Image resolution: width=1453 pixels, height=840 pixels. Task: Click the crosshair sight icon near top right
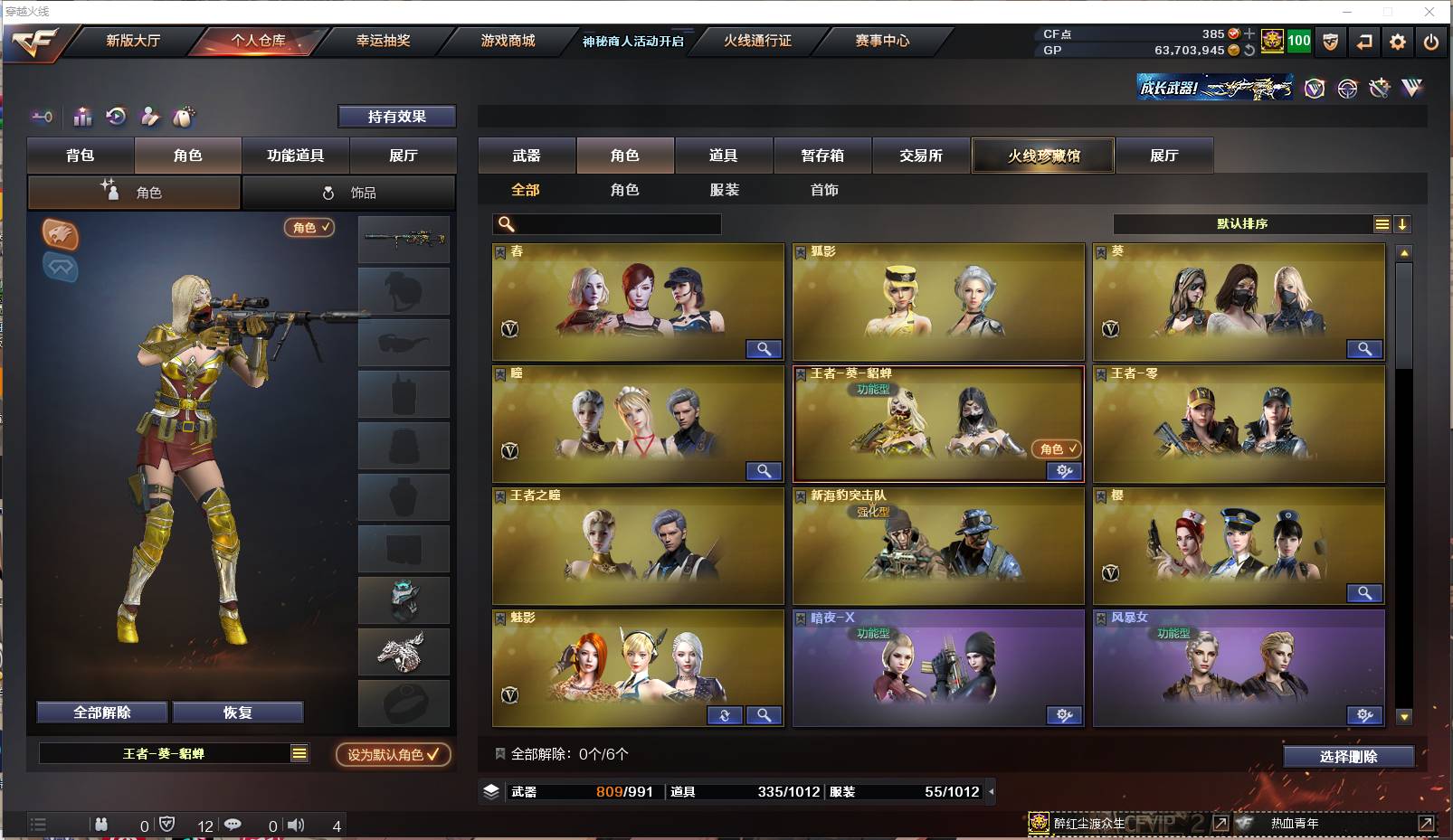tap(1347, 88)
